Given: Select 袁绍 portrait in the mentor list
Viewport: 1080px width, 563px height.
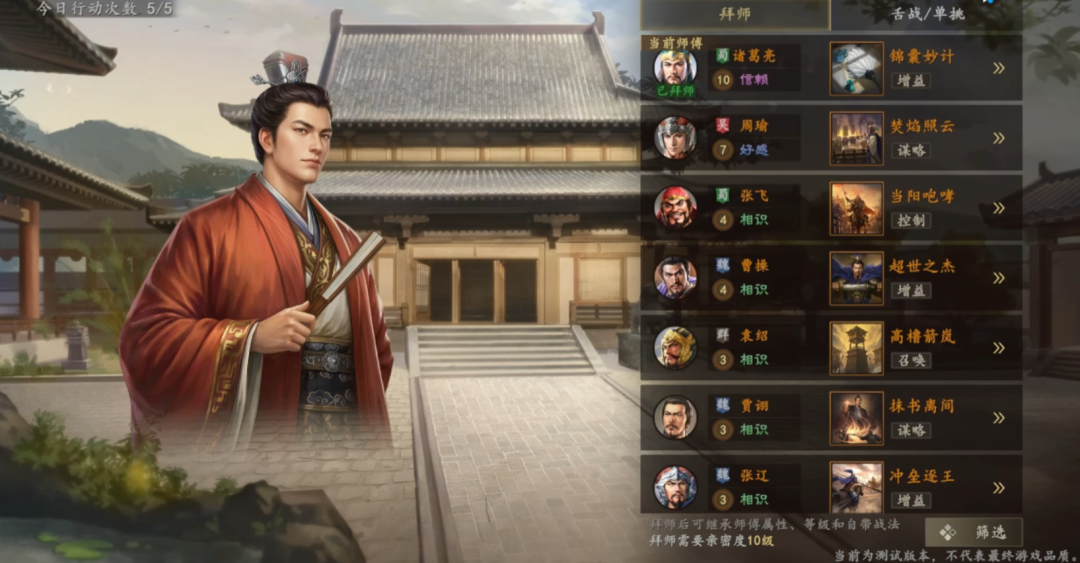Looking at the screenshot, I should pyautogui.click(x=675, y=348).
